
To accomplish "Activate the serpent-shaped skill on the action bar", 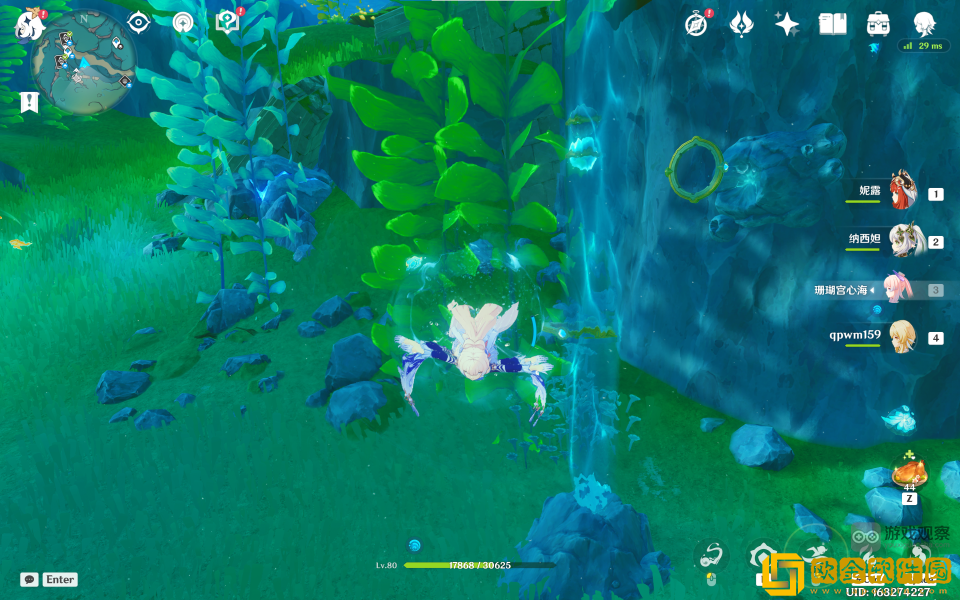I will coord(711,555).
